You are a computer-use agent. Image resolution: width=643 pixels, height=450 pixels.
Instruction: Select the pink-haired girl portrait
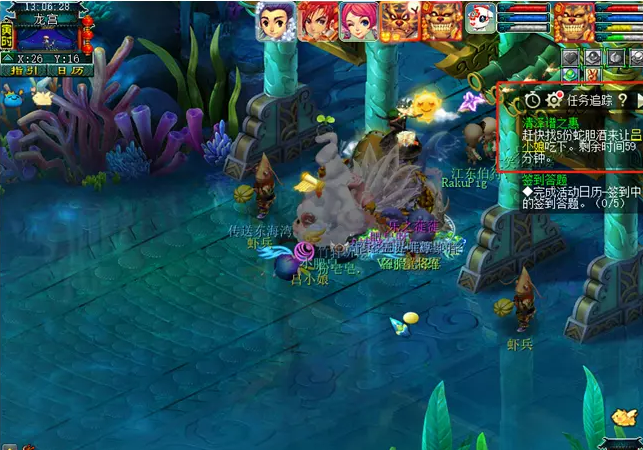[x=358, y=21]
